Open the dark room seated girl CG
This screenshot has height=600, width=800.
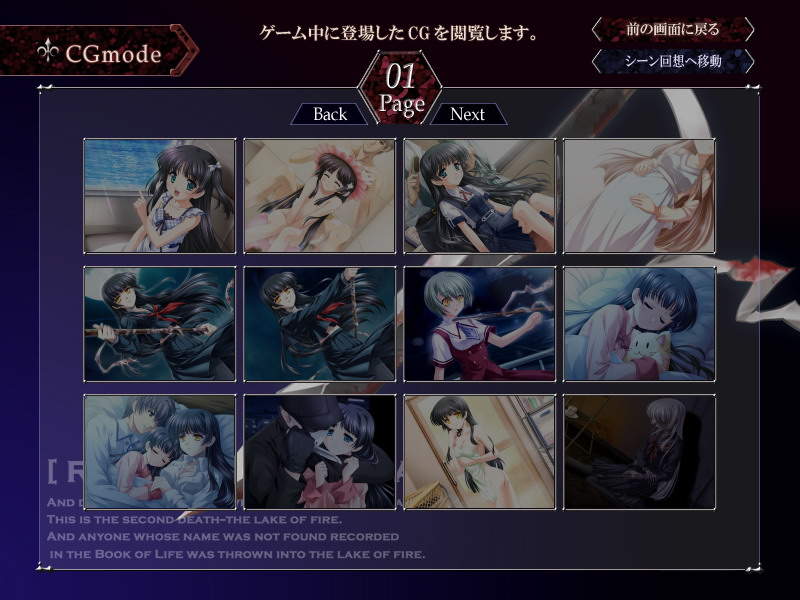click(x=640, y=452)
